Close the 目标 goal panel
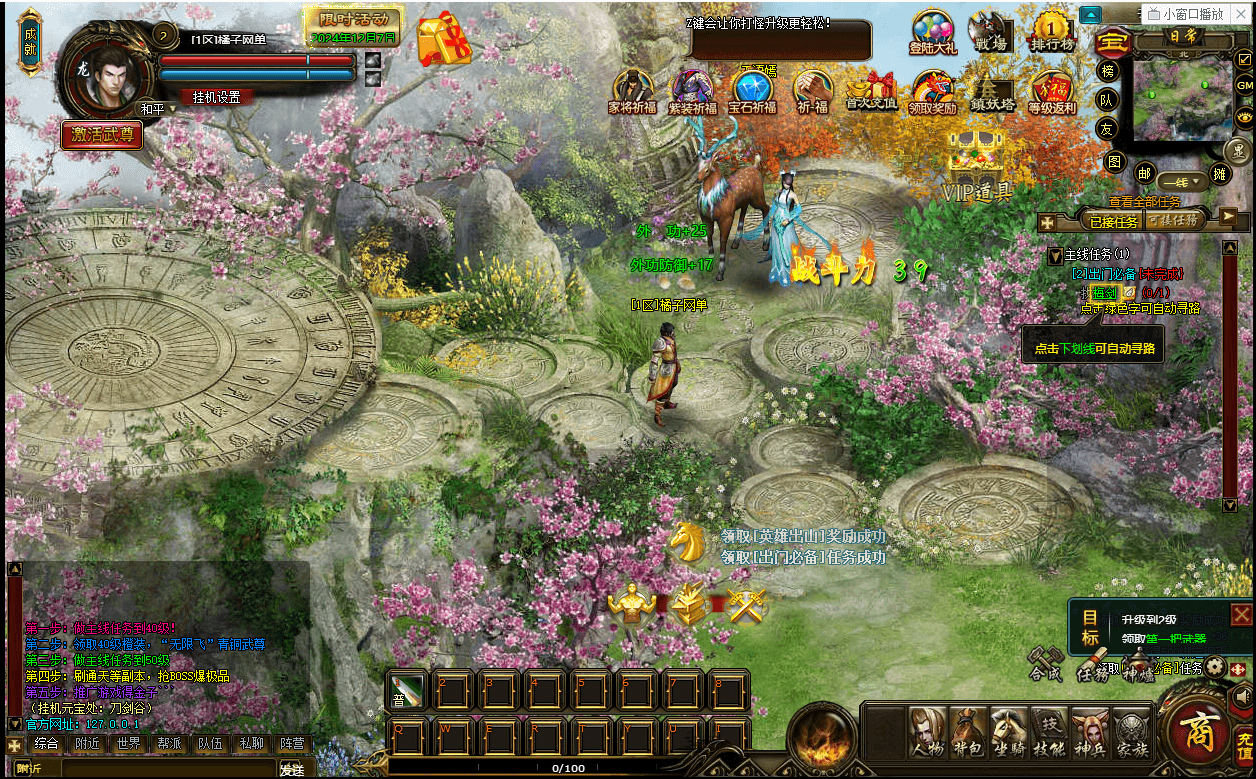The width and height of the screenshot is (1256, 779). click(x=1241, y=614)
